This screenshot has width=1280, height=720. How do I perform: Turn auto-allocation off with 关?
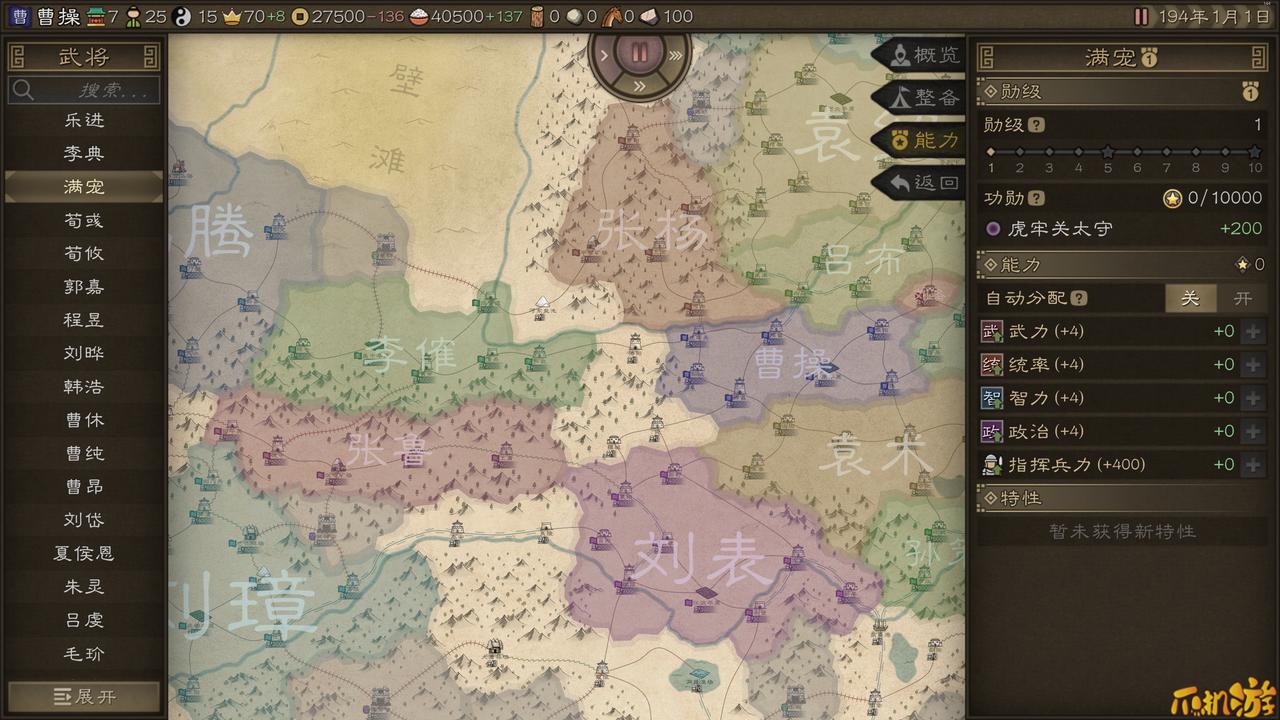pyautogui.click(x=1190, y=298)
